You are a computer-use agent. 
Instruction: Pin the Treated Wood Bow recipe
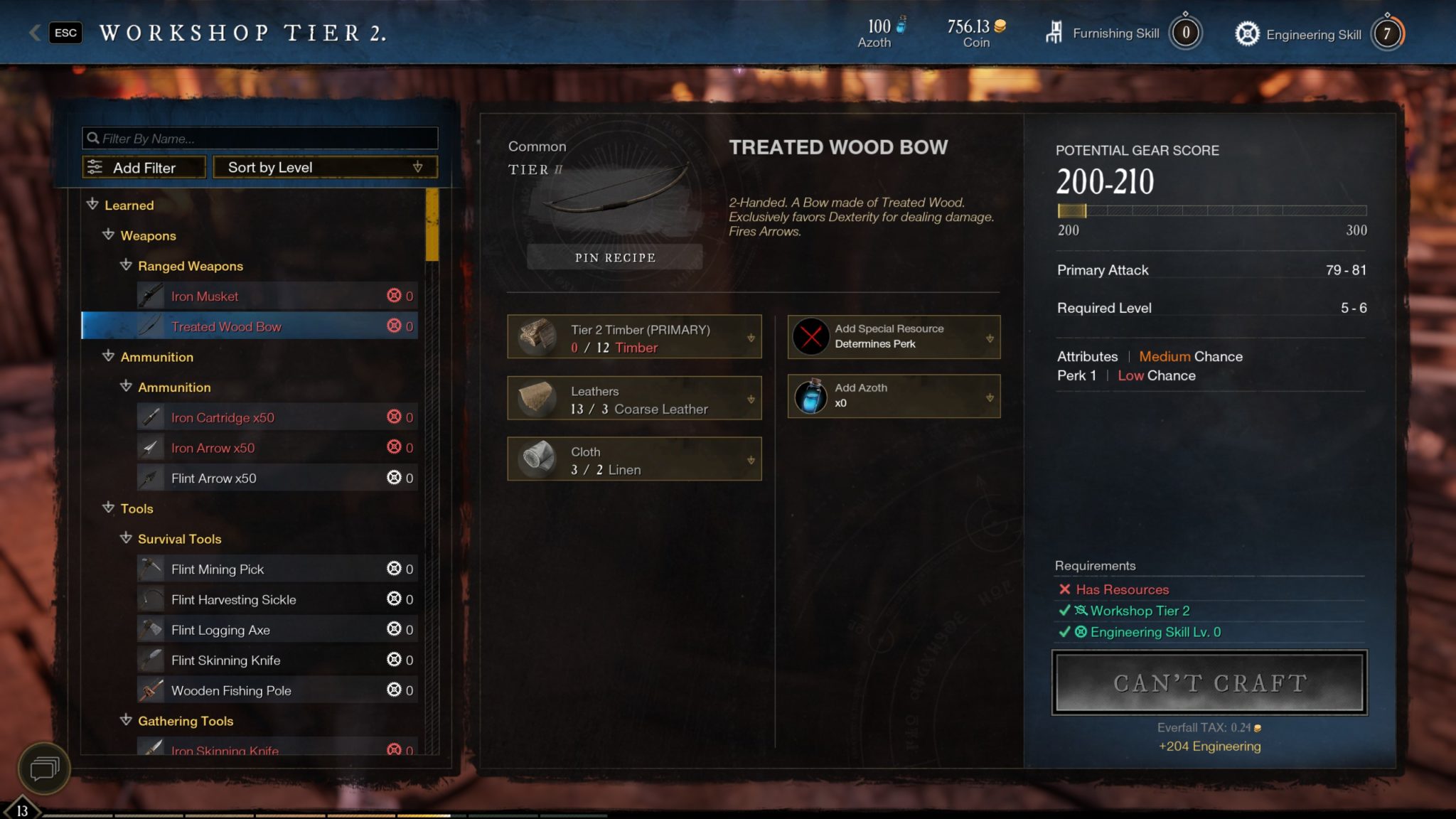click(x=615, y=257)
